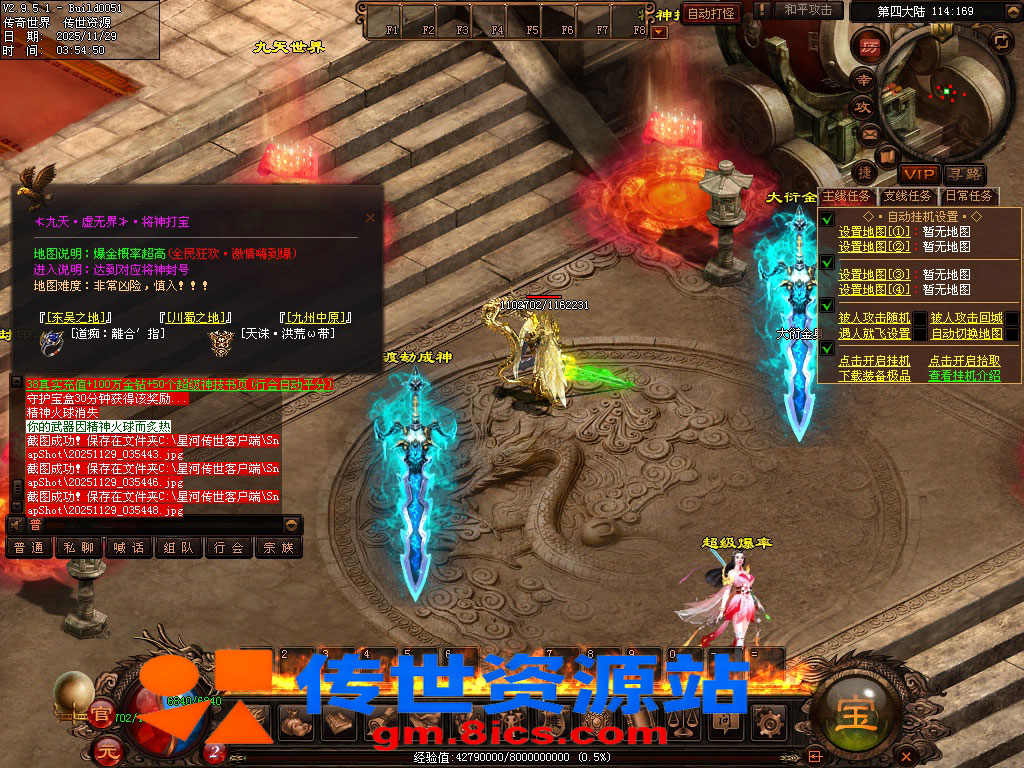
Task: Open the mail envelope icon
Action: click(x=868, y=133)
